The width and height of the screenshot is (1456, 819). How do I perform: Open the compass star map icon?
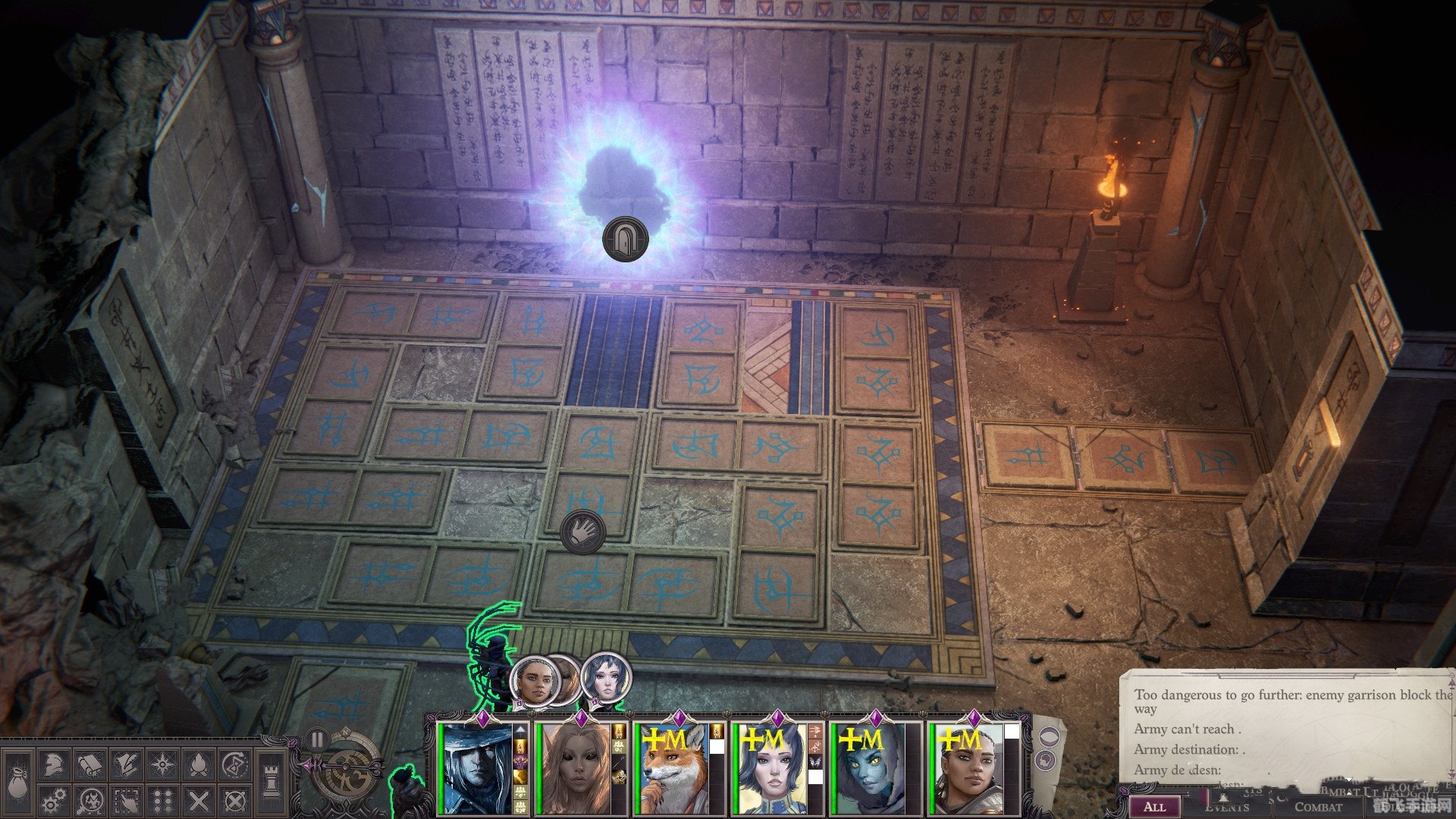[x=162, y=766]
